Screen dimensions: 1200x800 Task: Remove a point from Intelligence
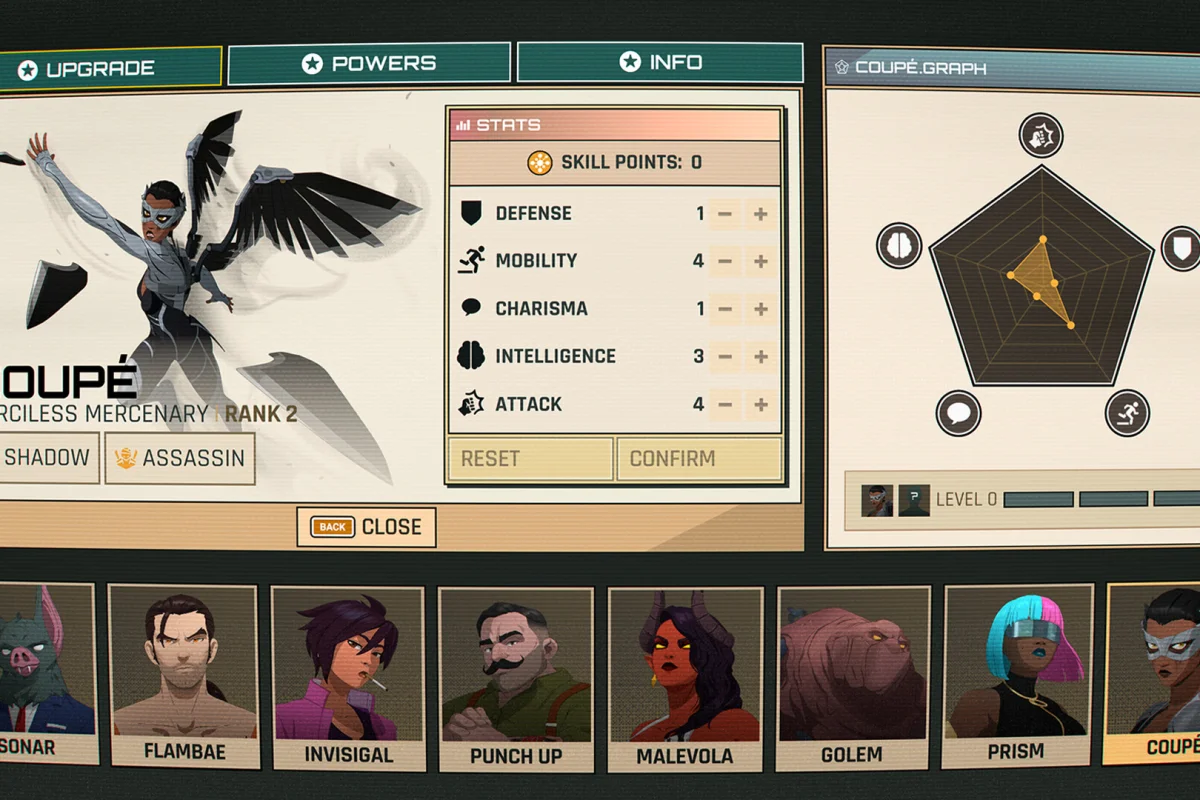[725, 357]
